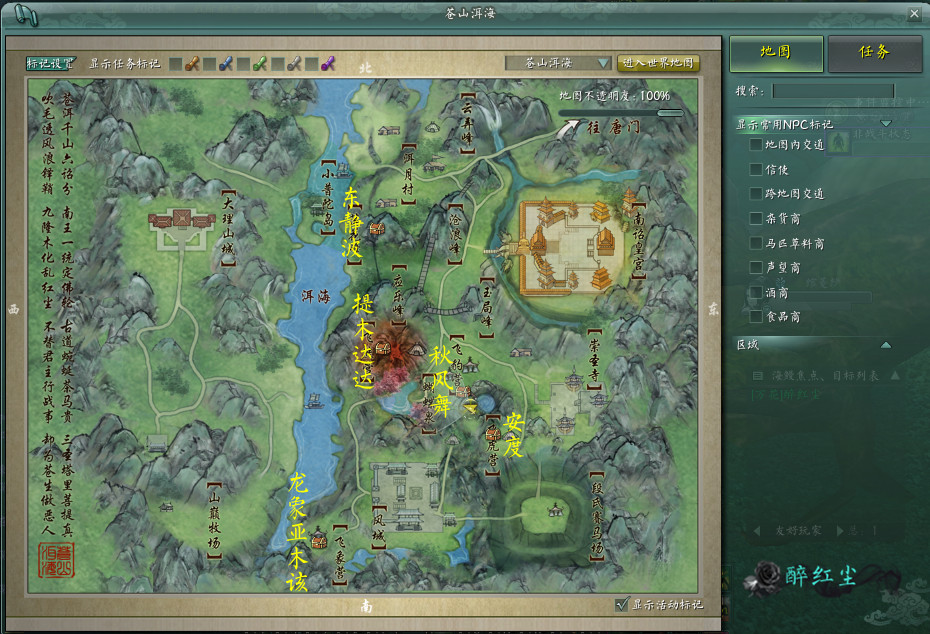Enable the 信使 NPC marker

(x=757, y=169)
